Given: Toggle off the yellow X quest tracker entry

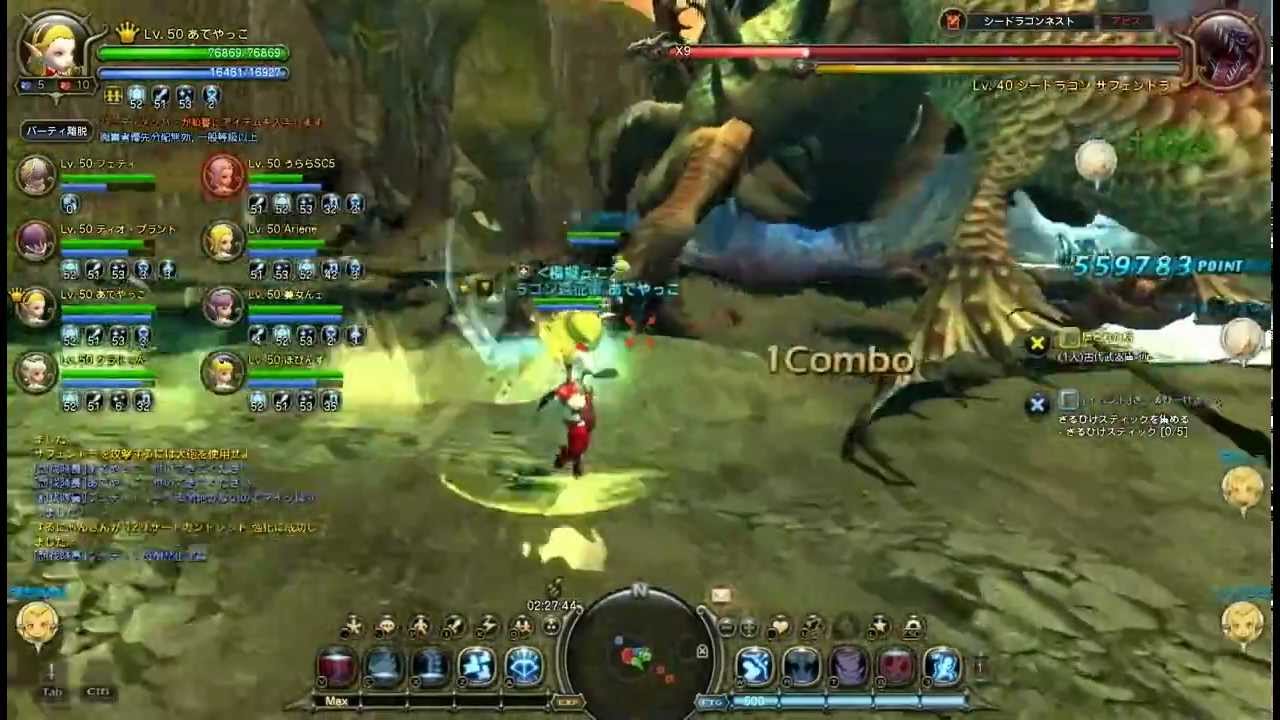Looking at the screenshot, I should 1037,342.
